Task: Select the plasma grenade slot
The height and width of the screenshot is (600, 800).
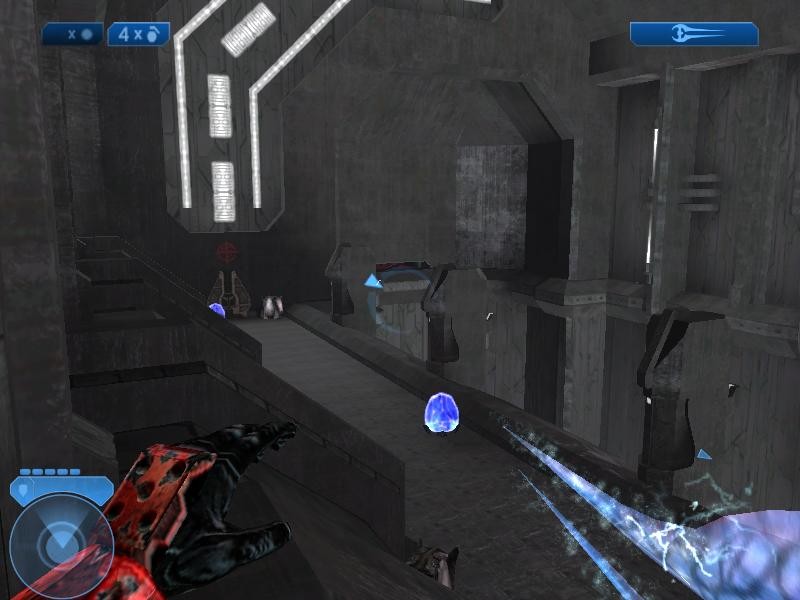Action: 73,34
